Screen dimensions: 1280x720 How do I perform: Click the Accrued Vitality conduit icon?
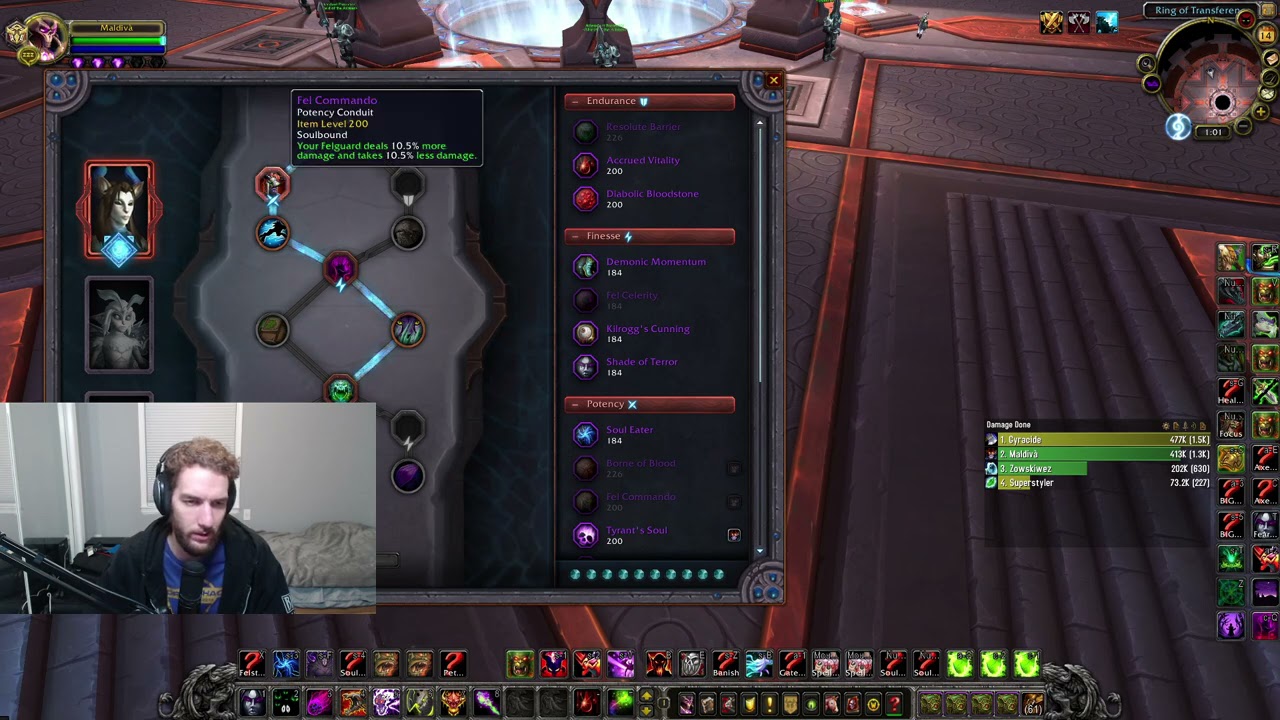coord(585,166)
